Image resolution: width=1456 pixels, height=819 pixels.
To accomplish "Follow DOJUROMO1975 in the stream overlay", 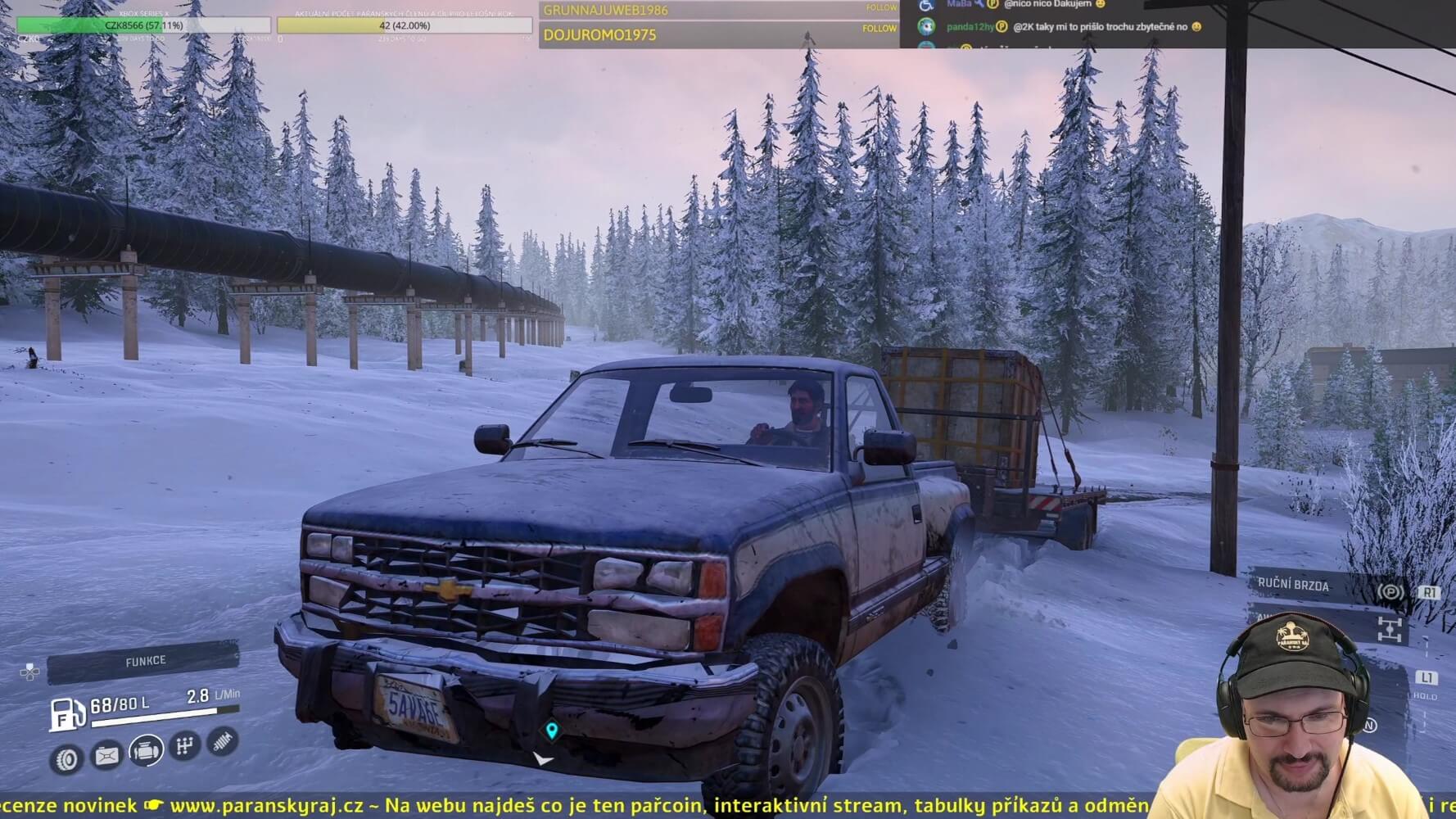I will 879,29.
